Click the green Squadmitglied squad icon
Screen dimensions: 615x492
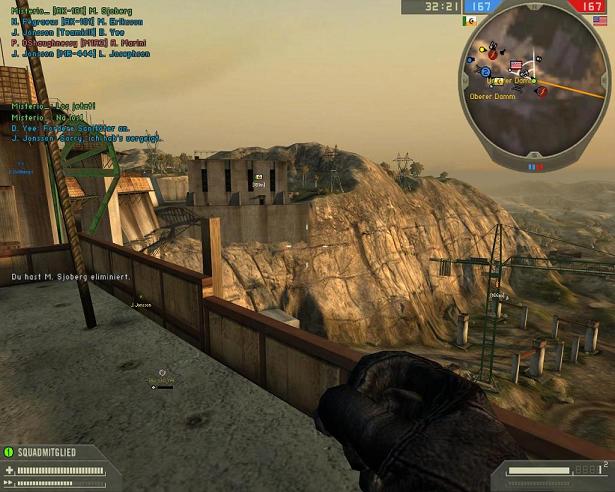tap(9, 452)
